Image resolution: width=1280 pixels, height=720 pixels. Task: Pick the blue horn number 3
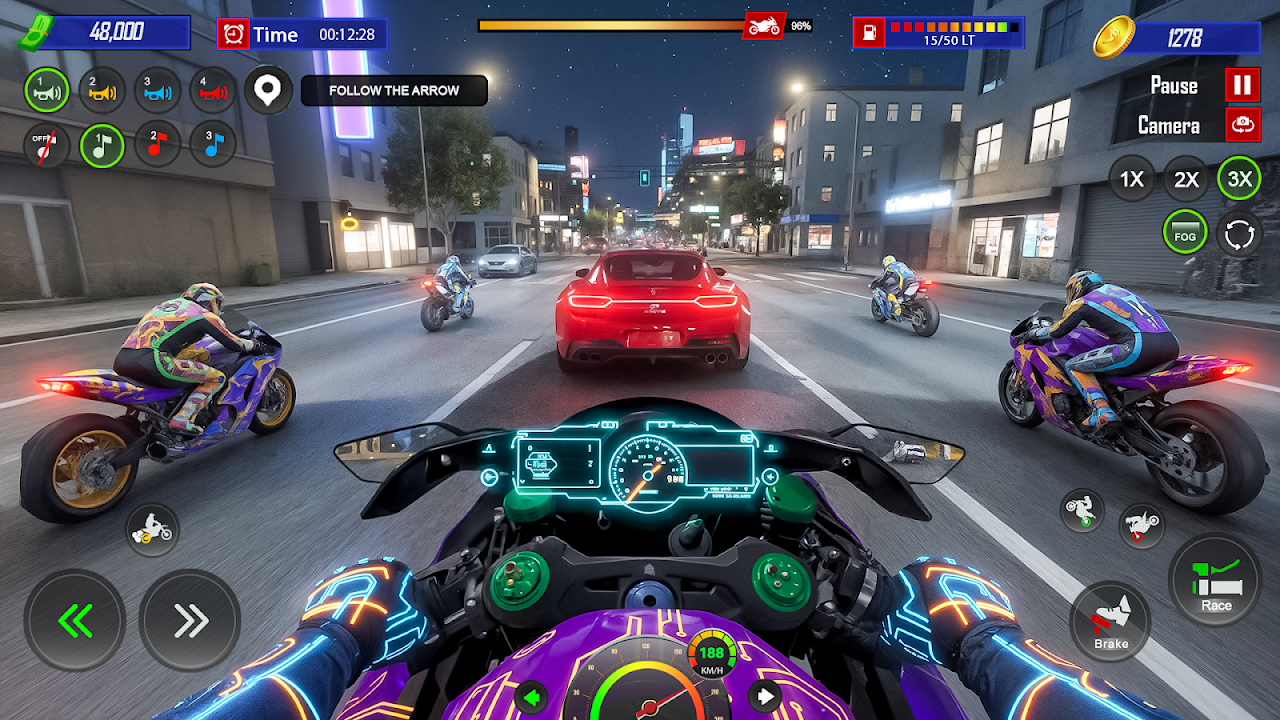tap(157, 91)
